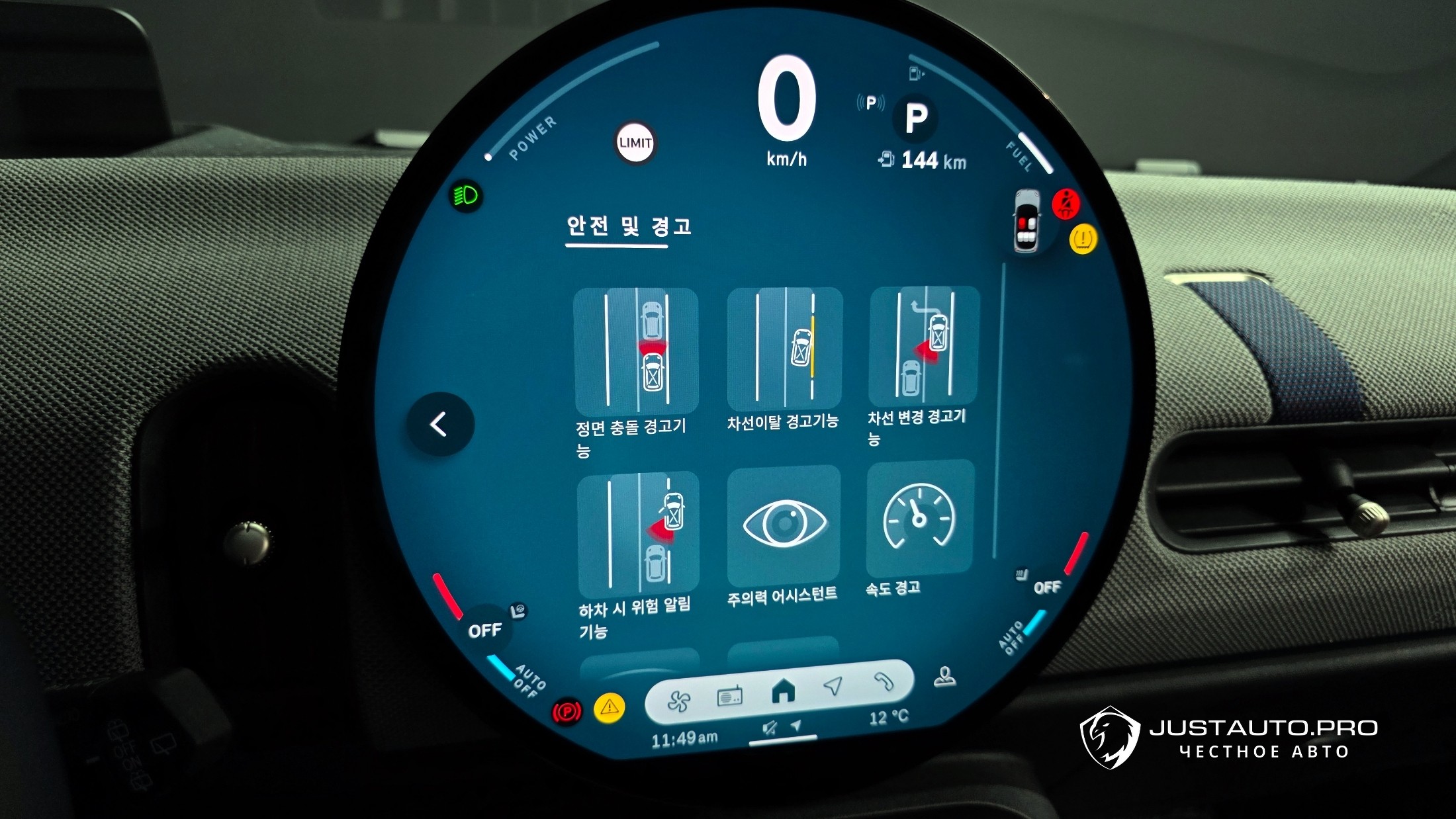The width and height of the screenshot is (1456, 819).
Task: Open climate controls via the fan icon
Action: [678, 701]
